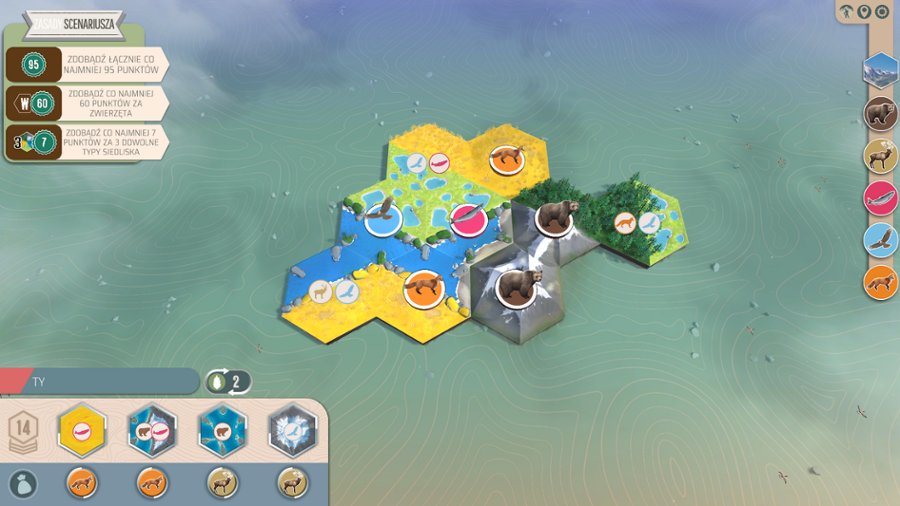Use the nature token counter button

(228, 381)
